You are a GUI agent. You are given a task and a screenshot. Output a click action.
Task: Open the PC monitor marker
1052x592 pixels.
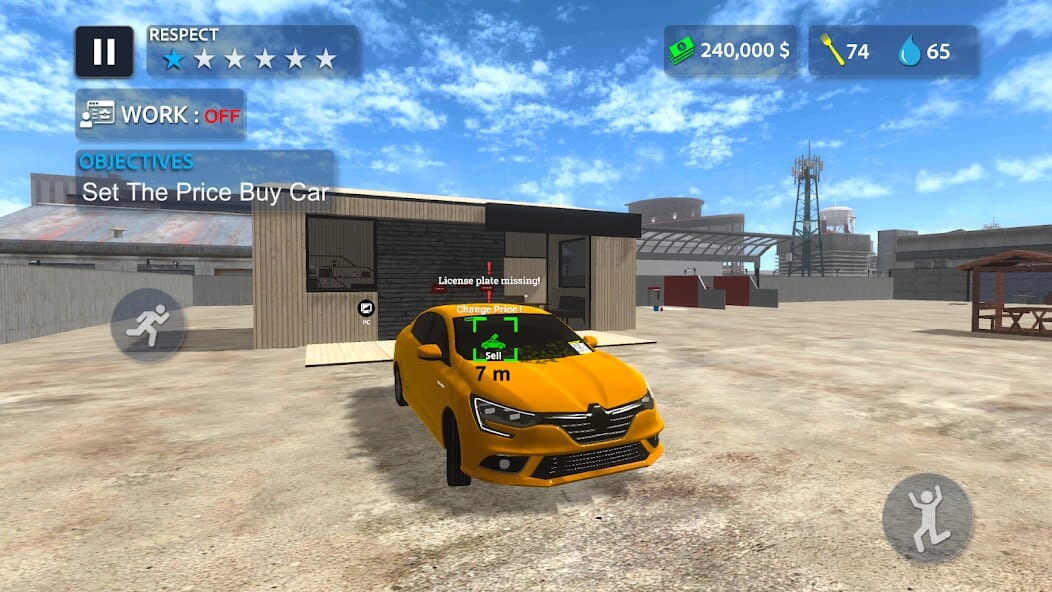(x=366, y=309)
